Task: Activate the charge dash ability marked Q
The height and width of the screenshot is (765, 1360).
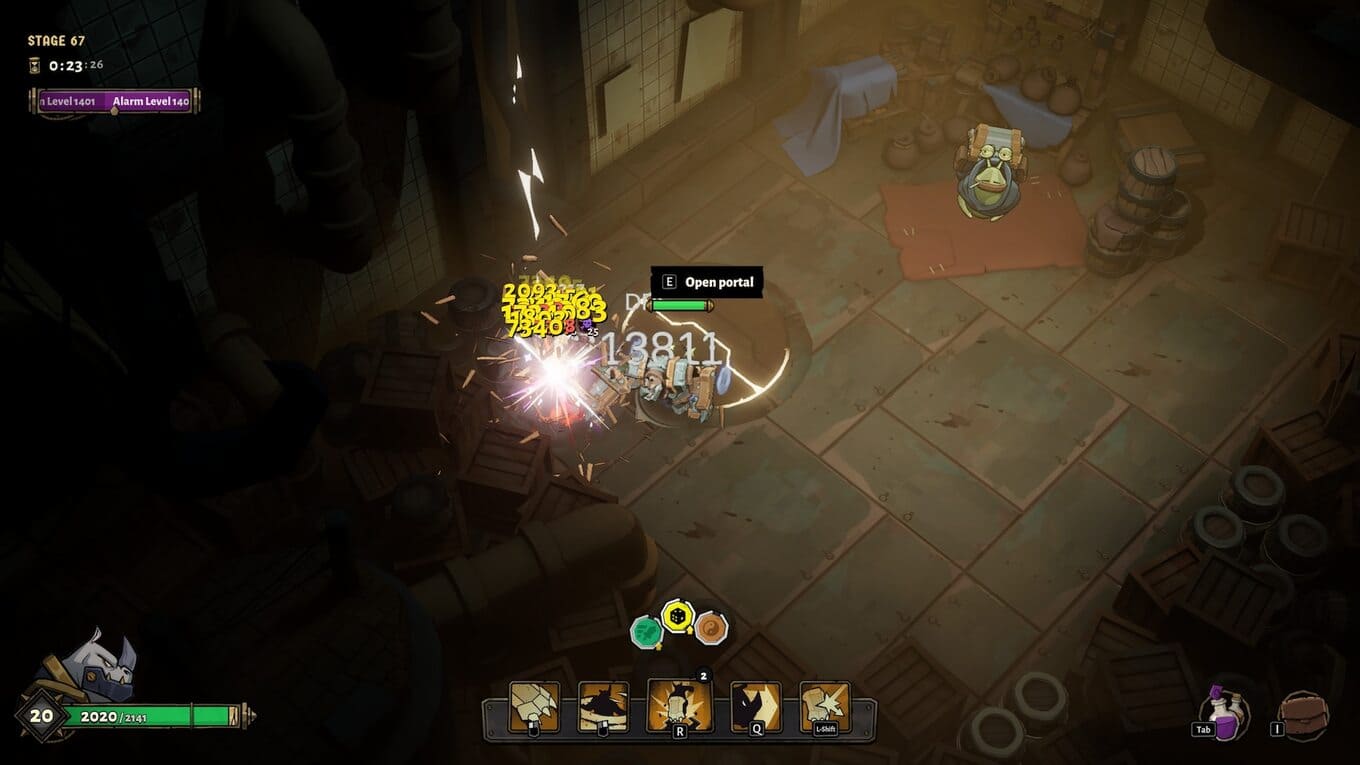Action: [755, 706]
